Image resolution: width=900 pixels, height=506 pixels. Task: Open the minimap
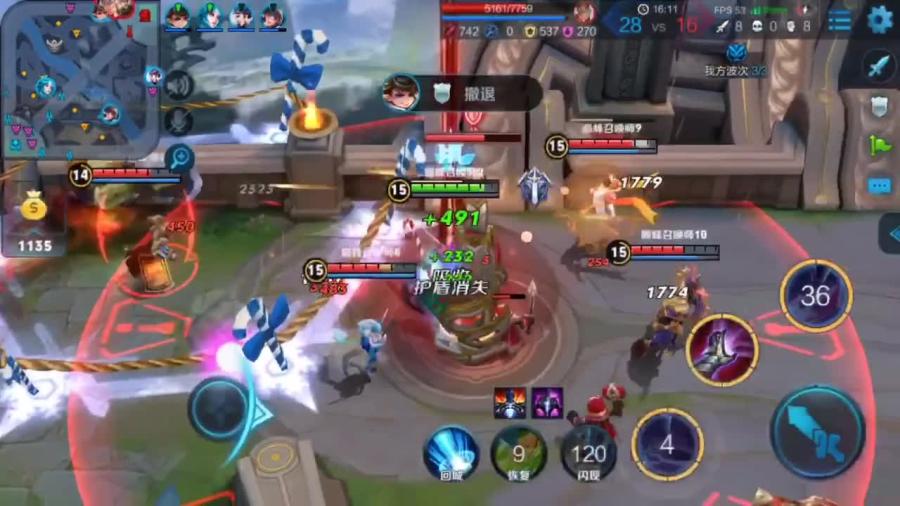(80, 78)
